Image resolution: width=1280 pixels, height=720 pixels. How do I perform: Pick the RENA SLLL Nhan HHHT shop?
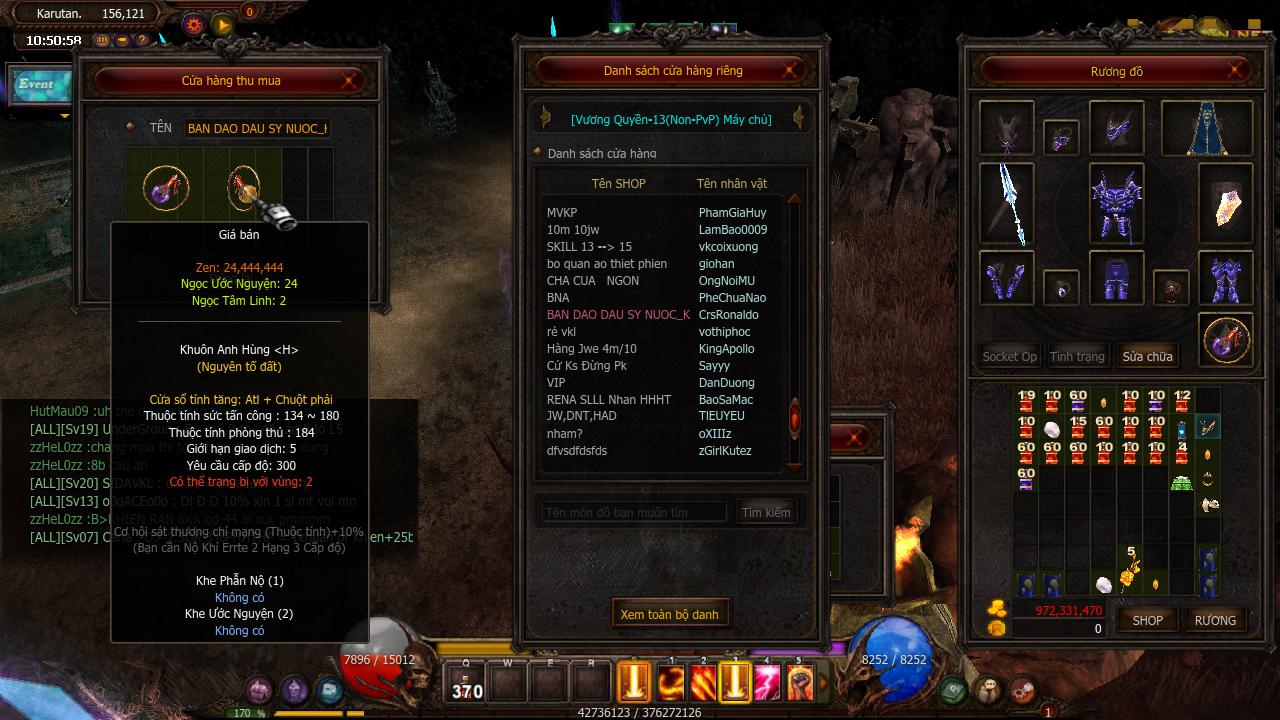pyautogui.click(x=609, y=400)
